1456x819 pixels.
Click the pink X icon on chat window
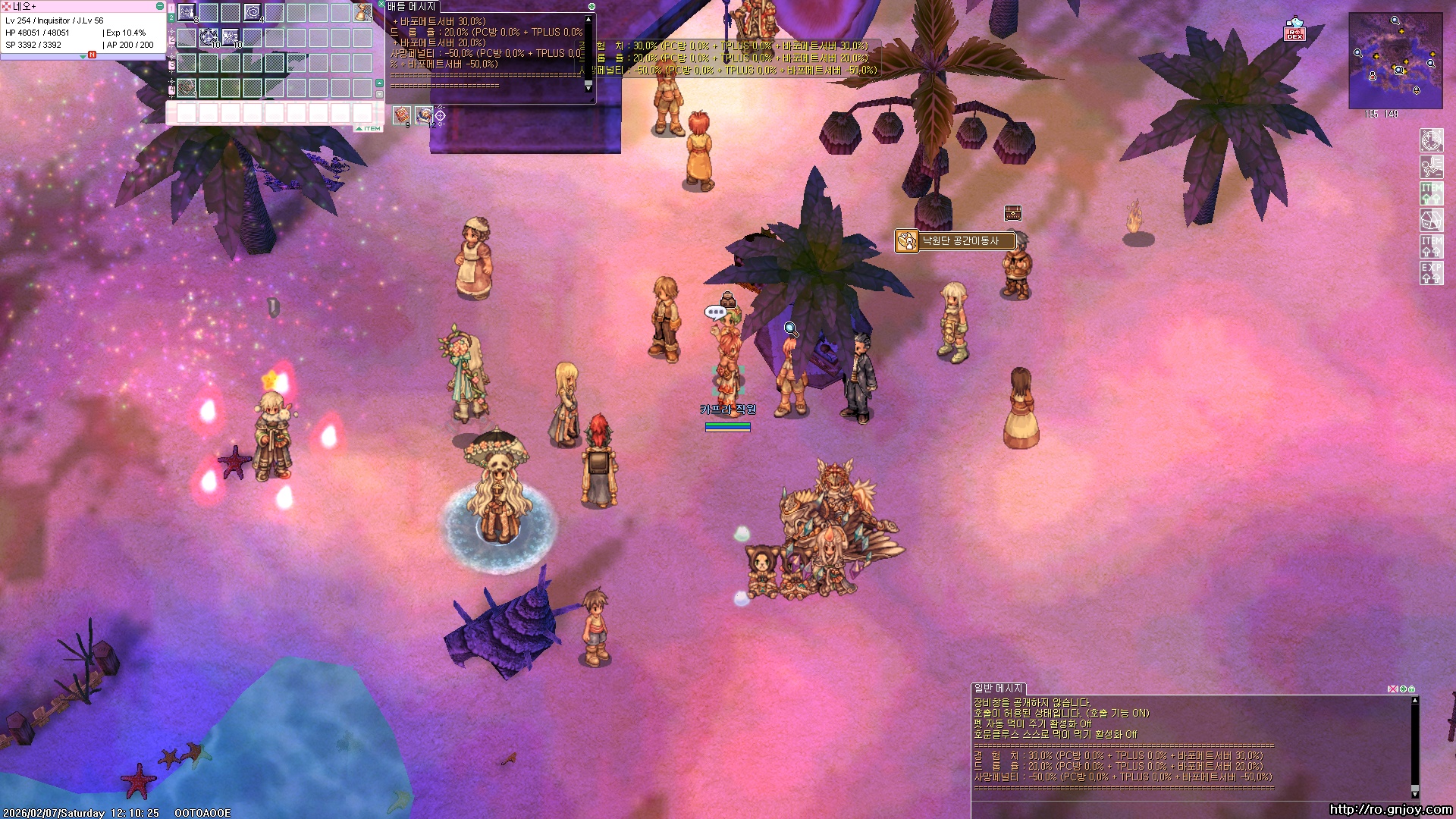(1392, 689)
